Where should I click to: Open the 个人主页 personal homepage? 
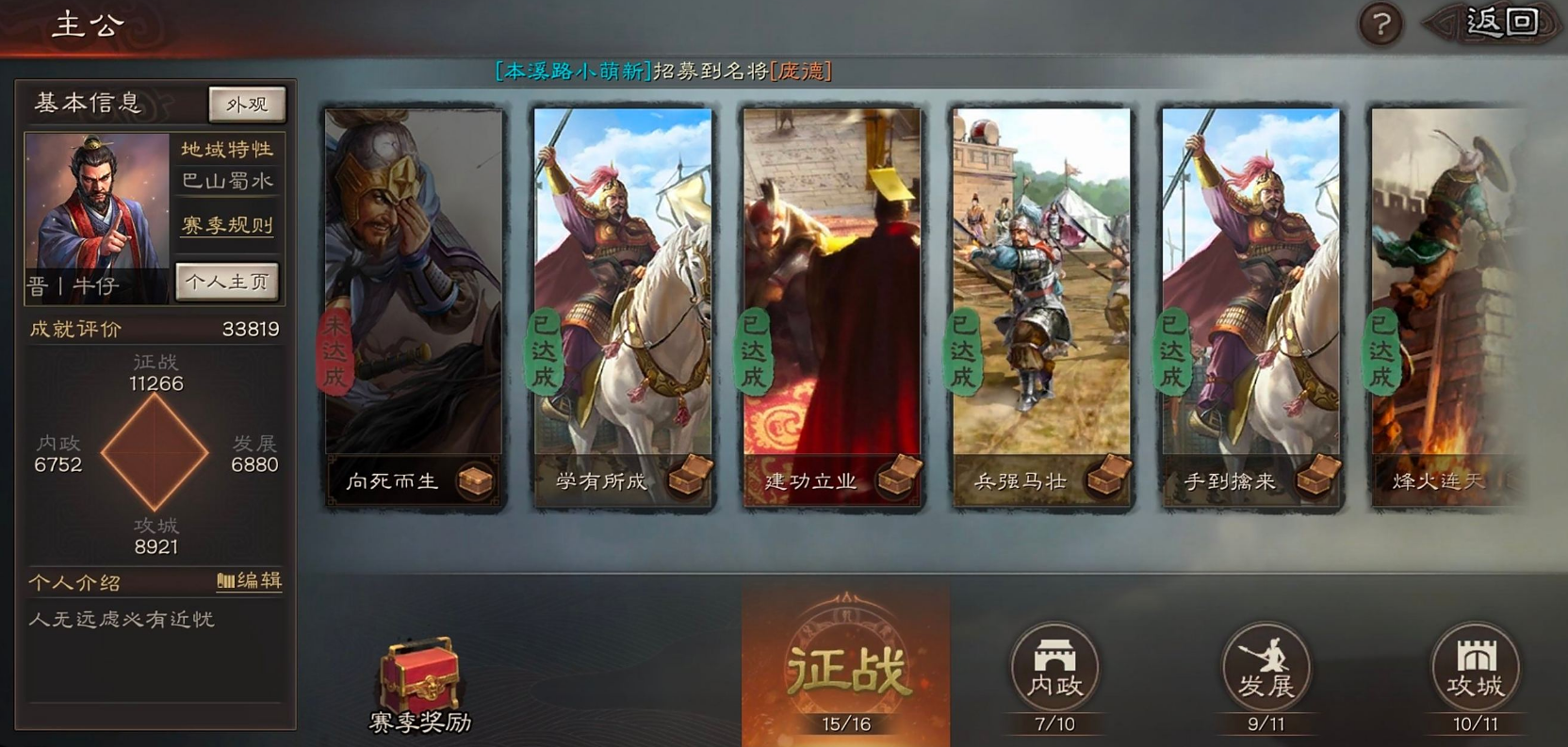pyautogui.click(x=227, y=281)
